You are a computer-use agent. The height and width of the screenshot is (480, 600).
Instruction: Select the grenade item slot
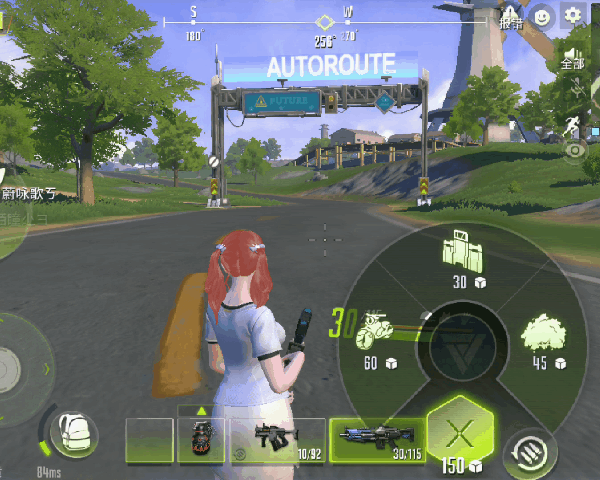201,440
